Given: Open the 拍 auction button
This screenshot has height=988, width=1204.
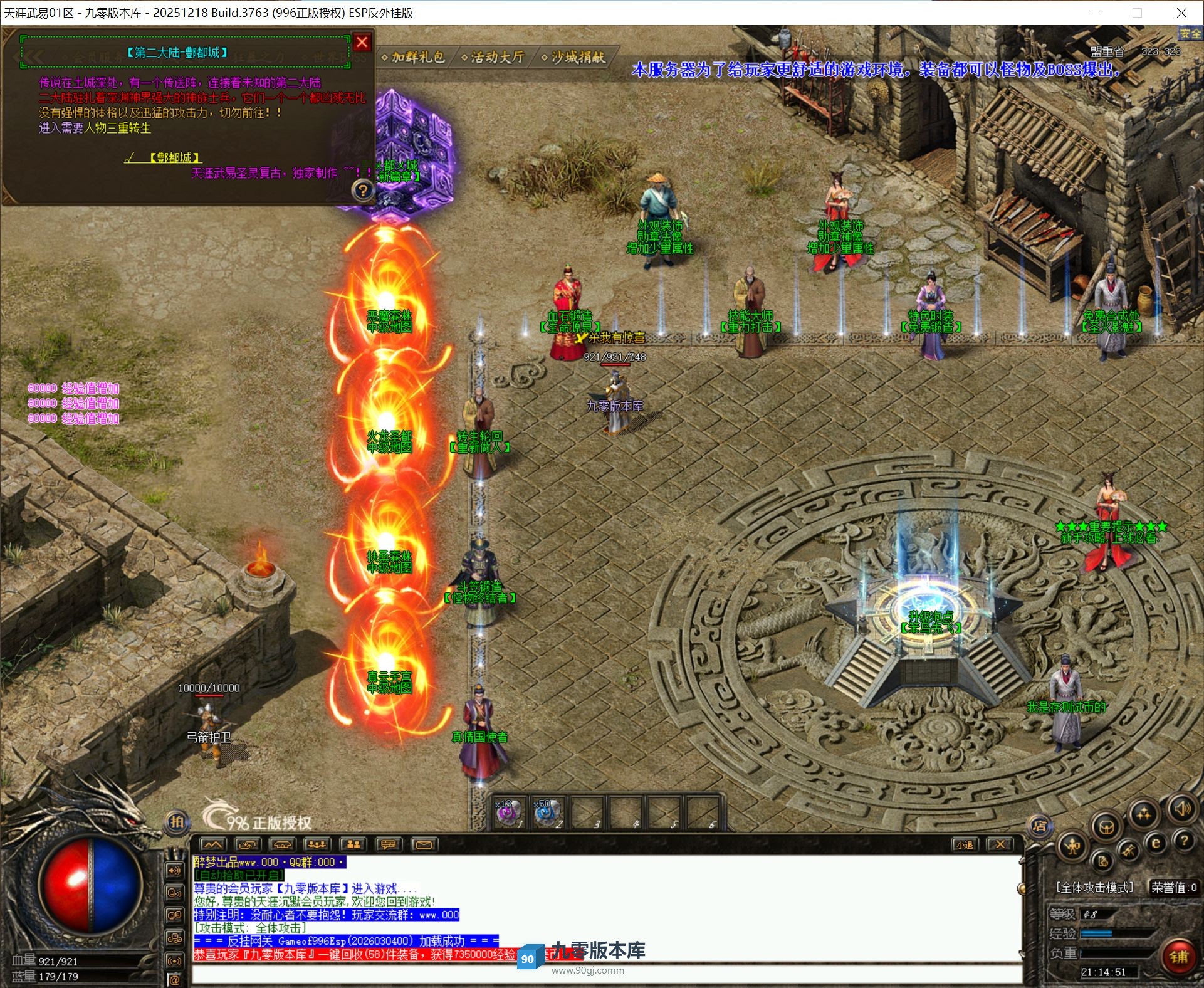Looking at the screenshot, I should point(177,822).
